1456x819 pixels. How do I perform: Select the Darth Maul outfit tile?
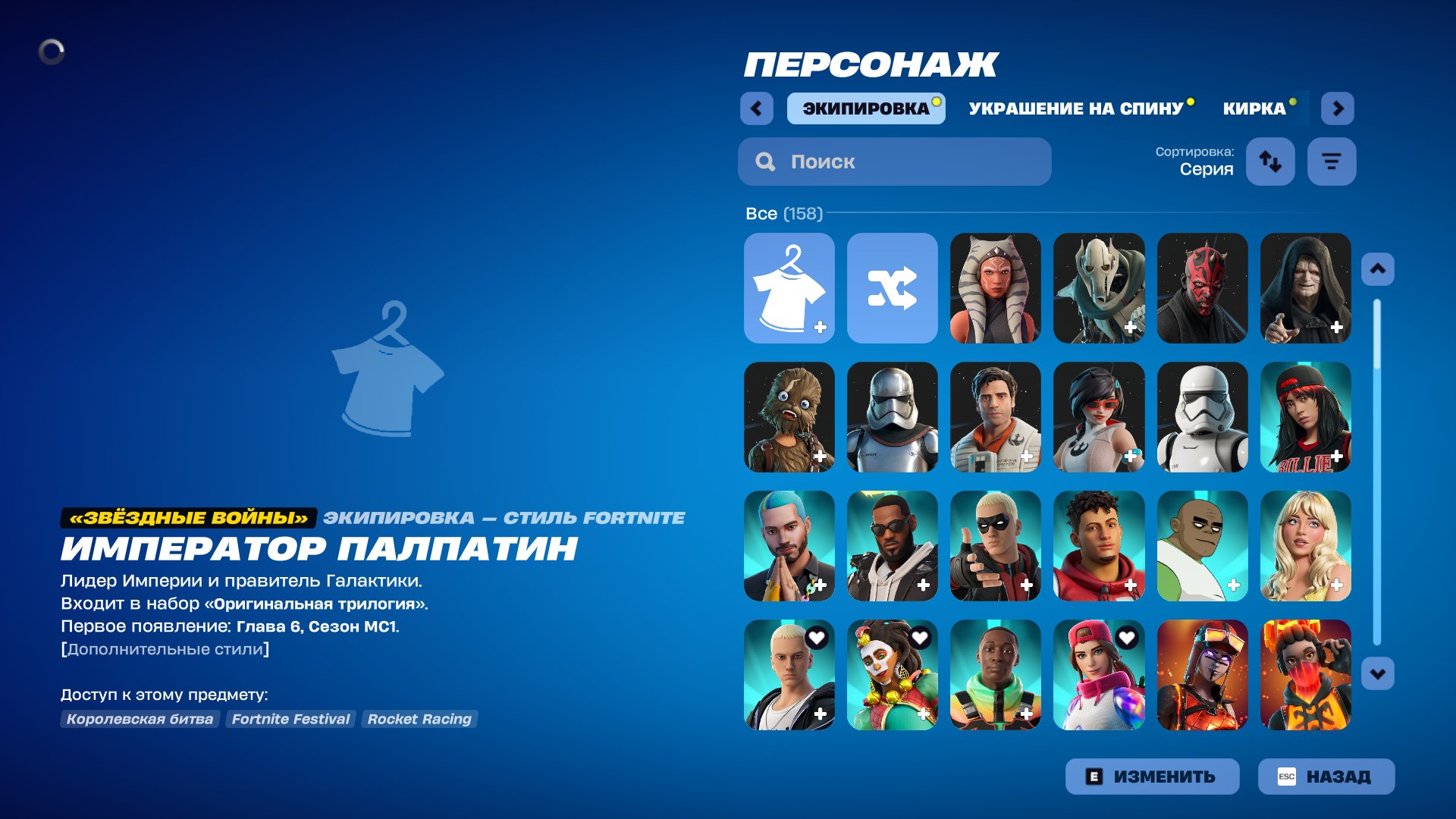coord(1203,287)
